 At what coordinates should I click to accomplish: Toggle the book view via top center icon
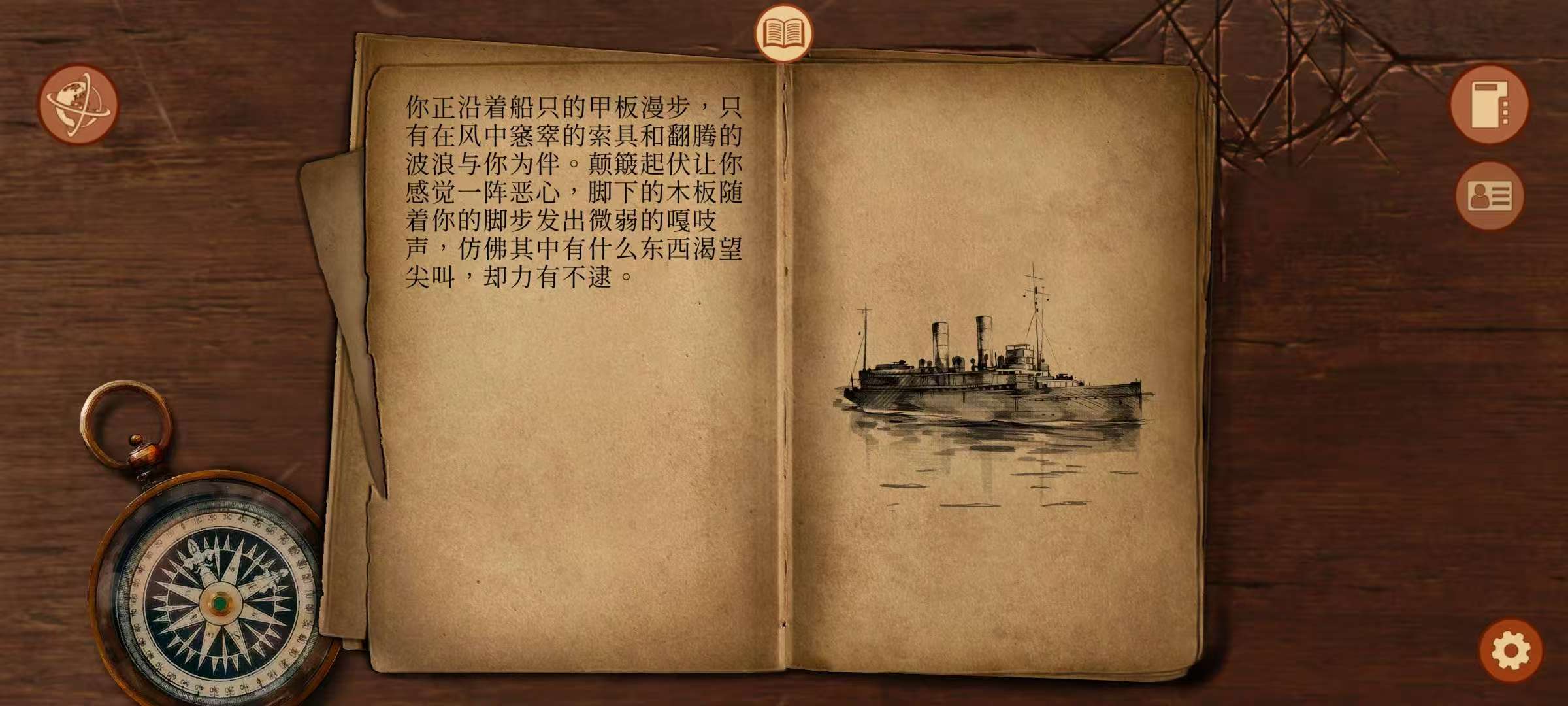click(784, 31)
